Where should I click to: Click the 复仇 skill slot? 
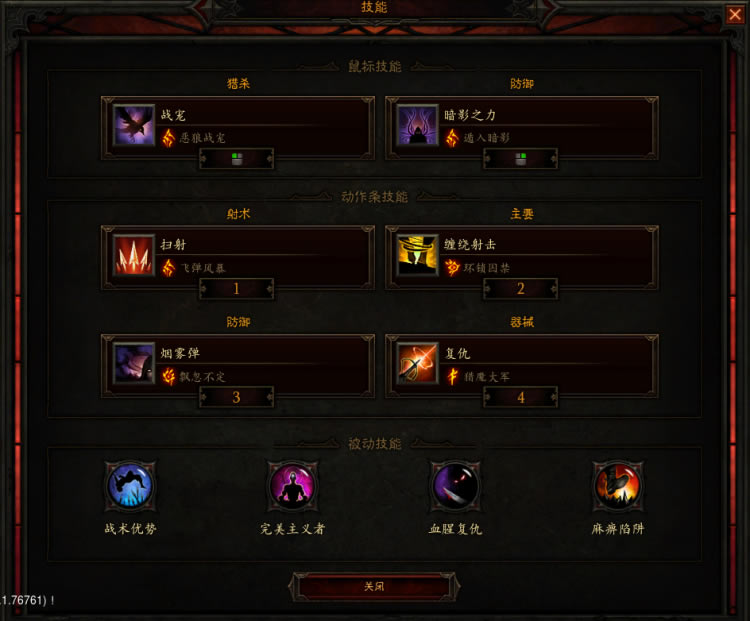point(522,363)
